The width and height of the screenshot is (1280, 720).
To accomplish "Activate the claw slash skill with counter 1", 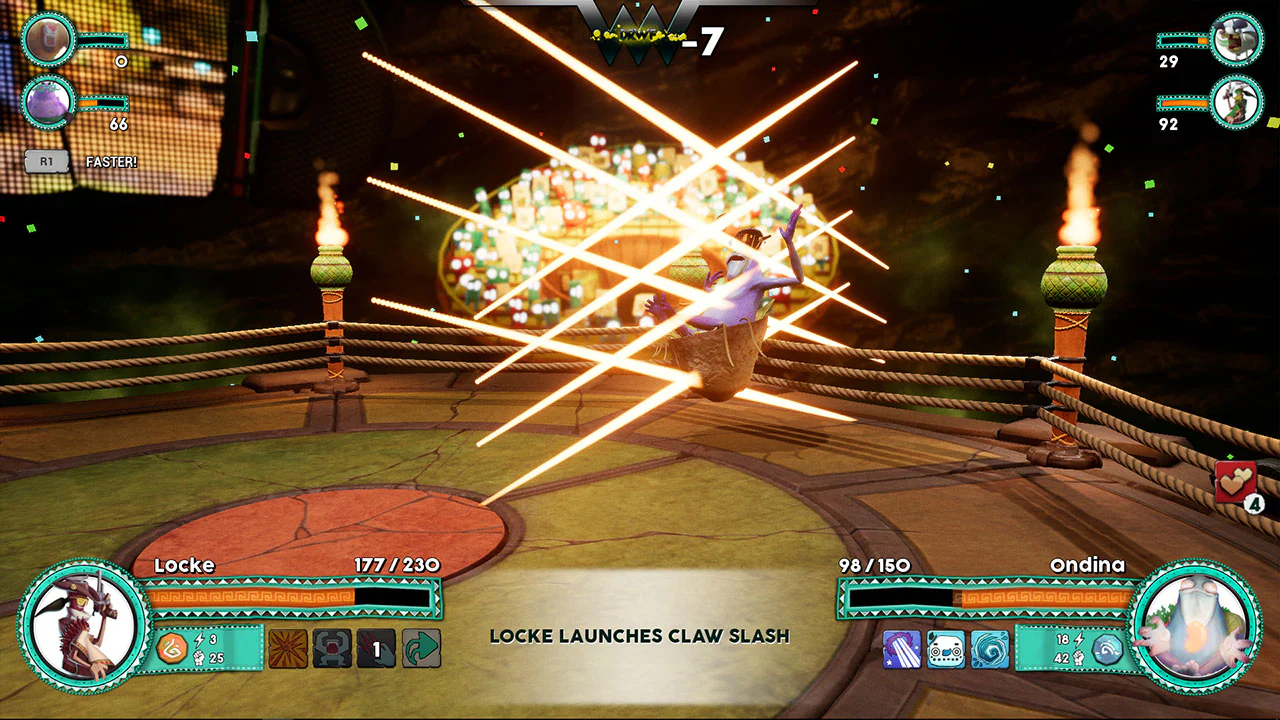I will pos(377,649).
